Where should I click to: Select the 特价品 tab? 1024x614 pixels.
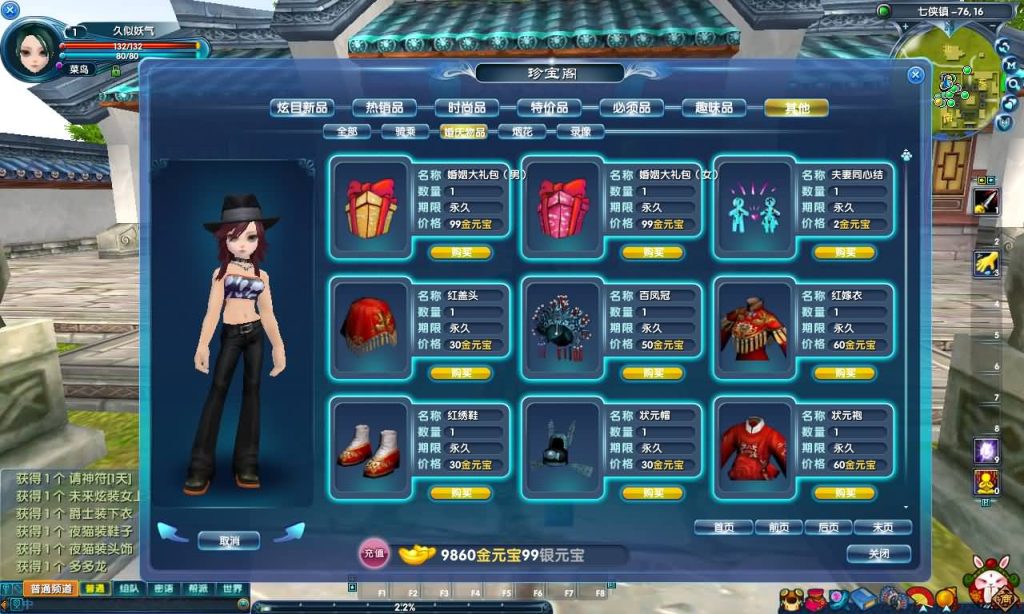click(549, 108)
